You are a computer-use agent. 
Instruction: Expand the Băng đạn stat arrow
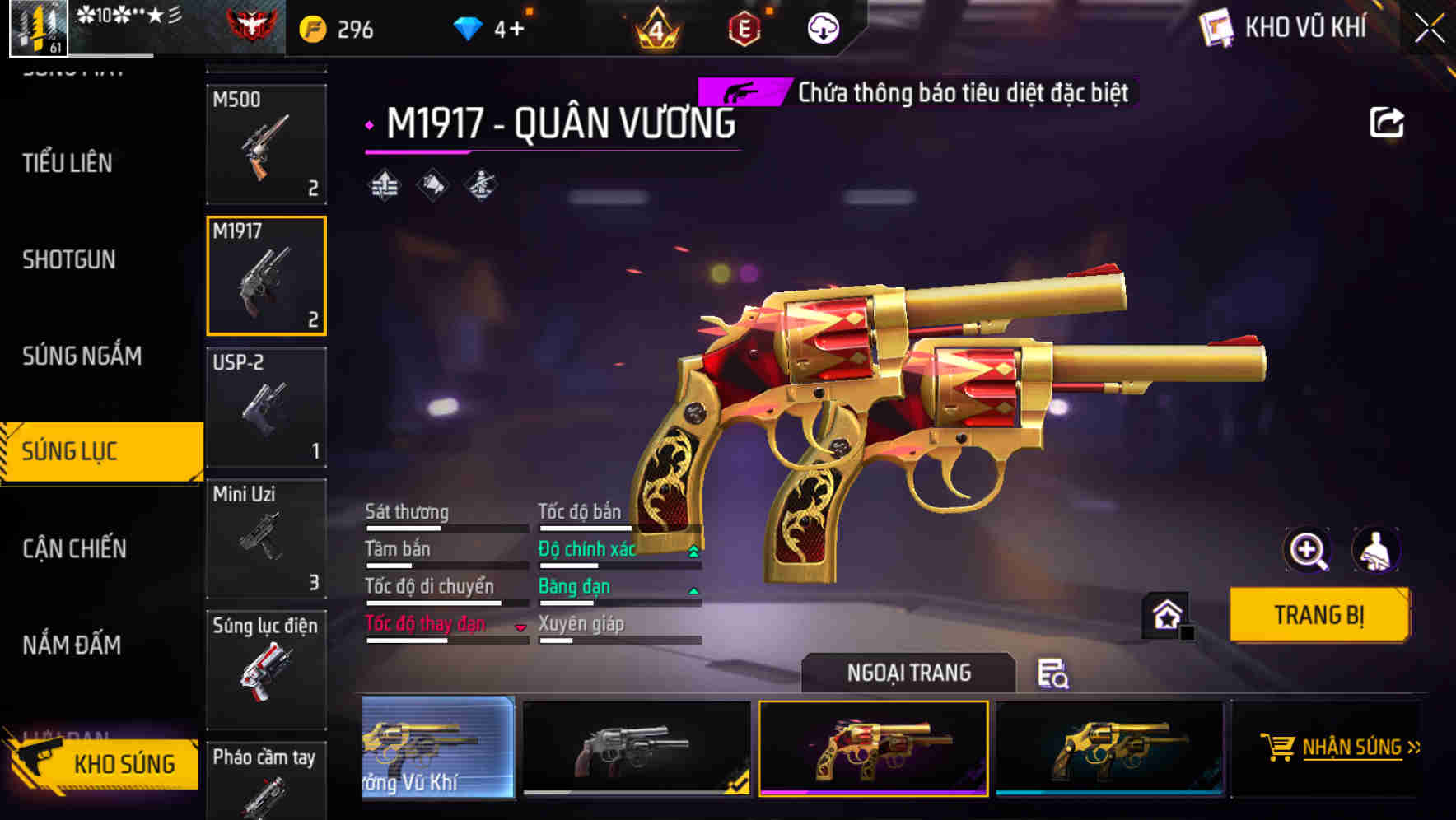point(693,589)
